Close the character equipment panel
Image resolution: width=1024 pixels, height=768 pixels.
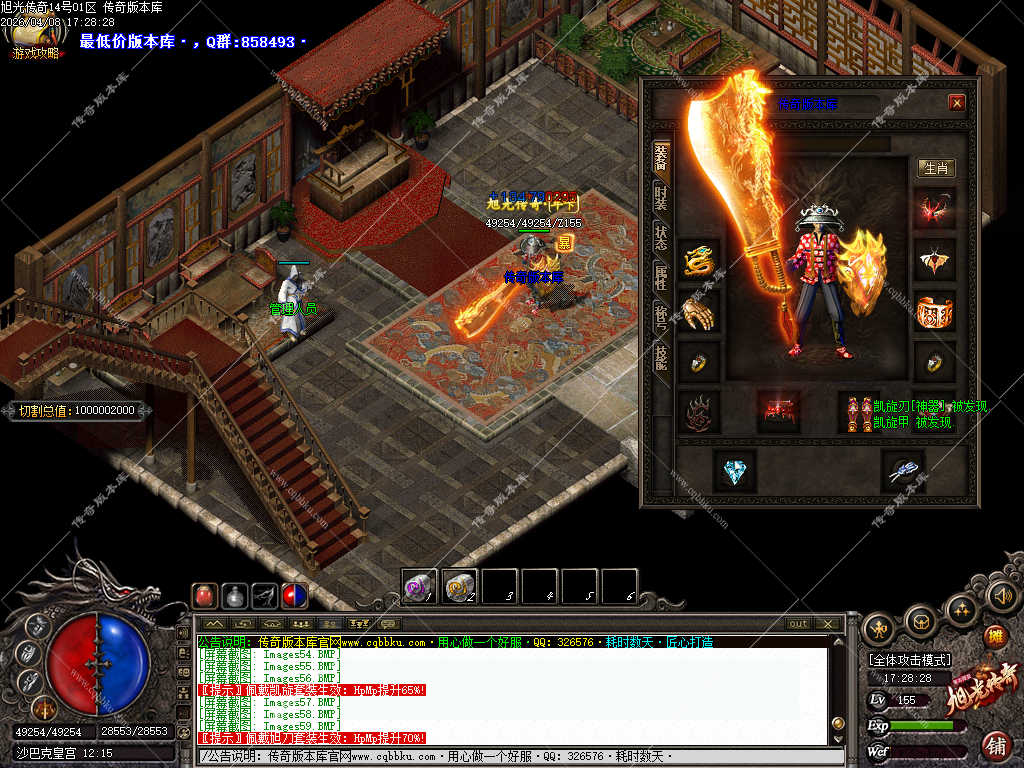pyautogui.click(x=957, y=103)
